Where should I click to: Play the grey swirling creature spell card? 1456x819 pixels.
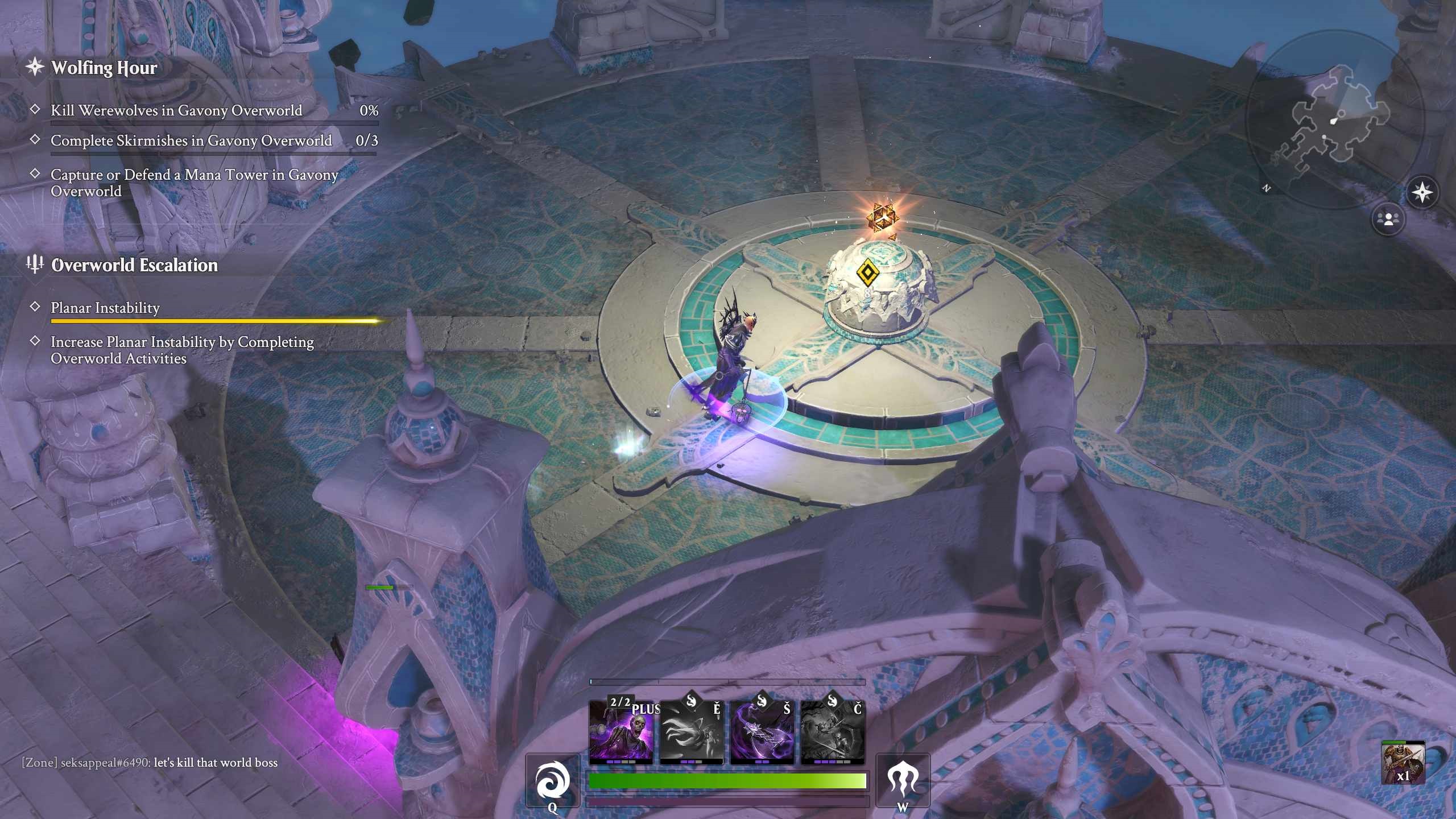tap(691, 733)
